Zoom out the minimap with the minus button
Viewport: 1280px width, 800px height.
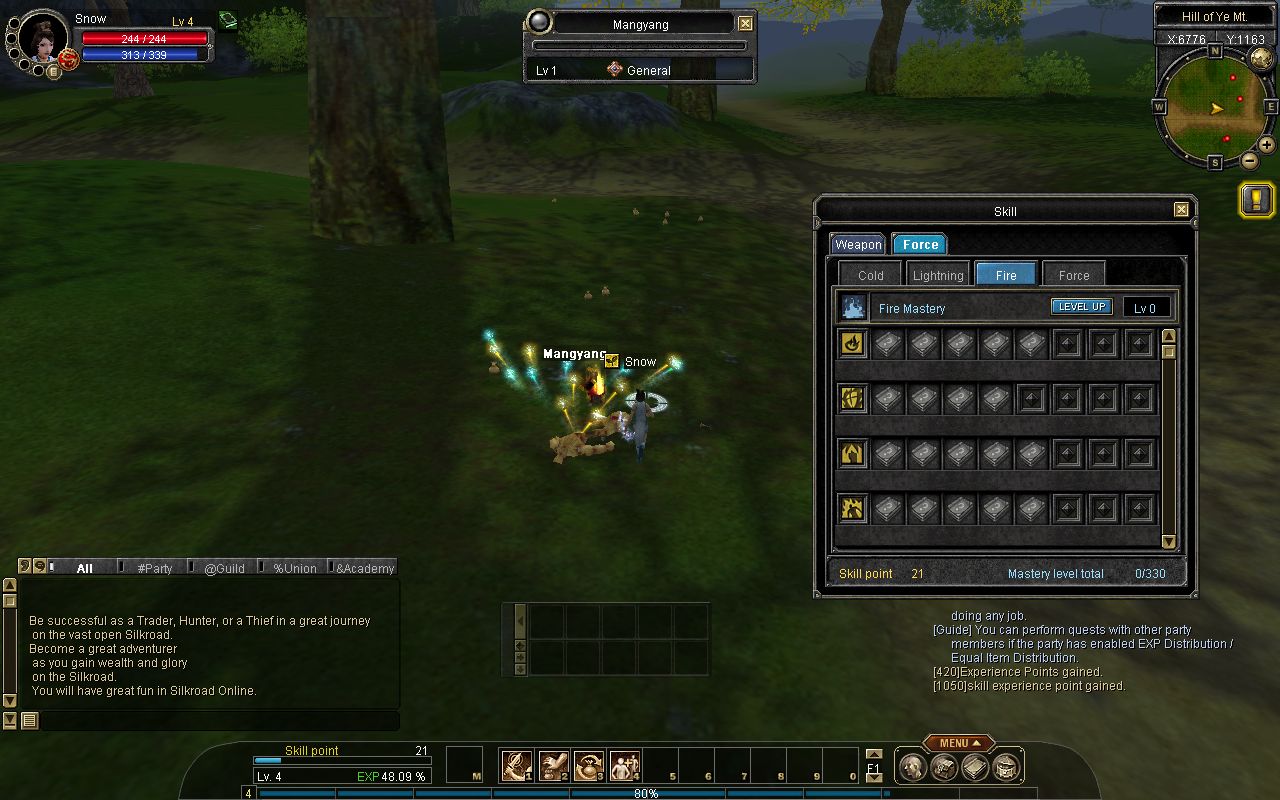tap(1250, 161)
